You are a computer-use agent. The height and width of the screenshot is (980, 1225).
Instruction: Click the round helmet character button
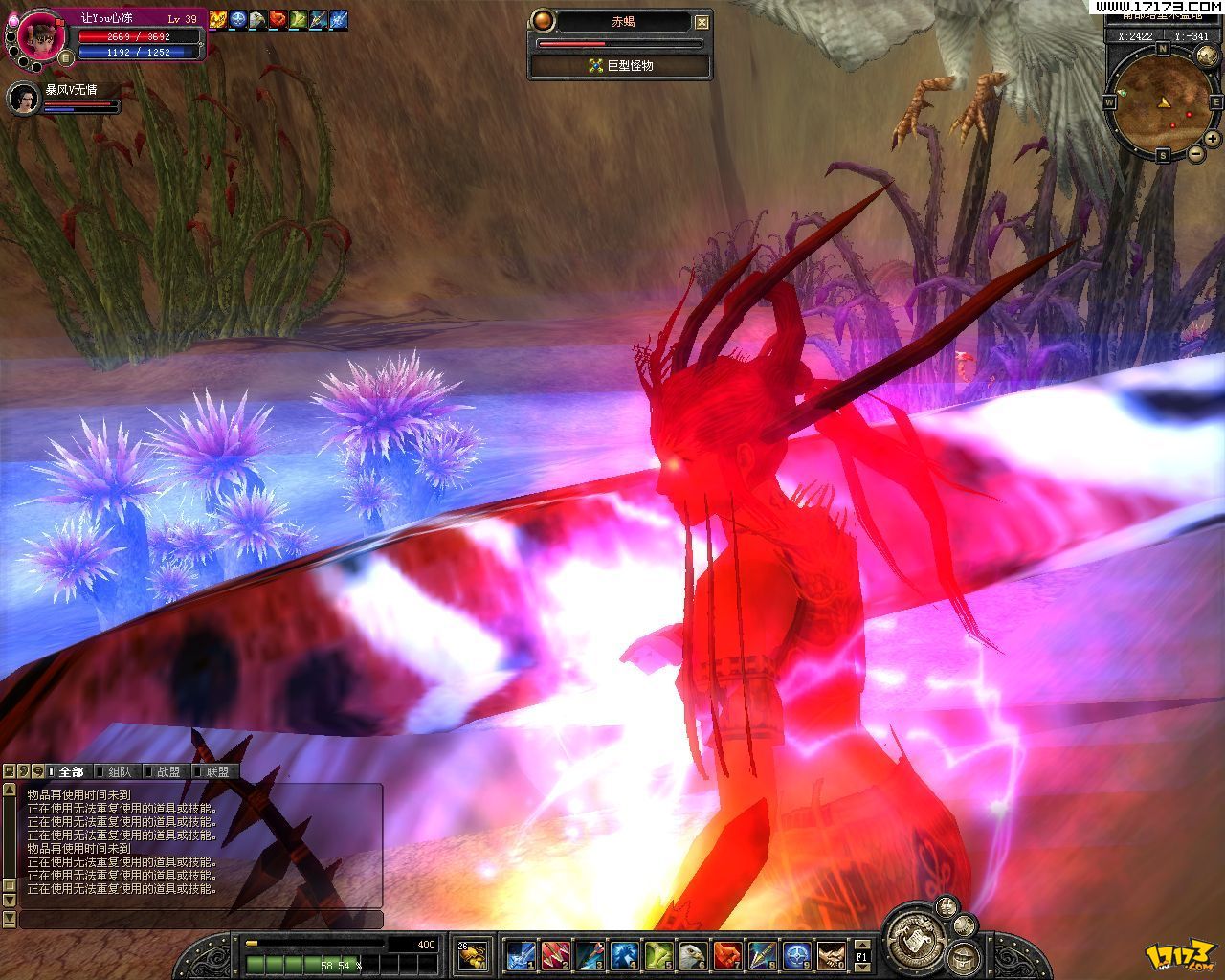click(961, 960)
